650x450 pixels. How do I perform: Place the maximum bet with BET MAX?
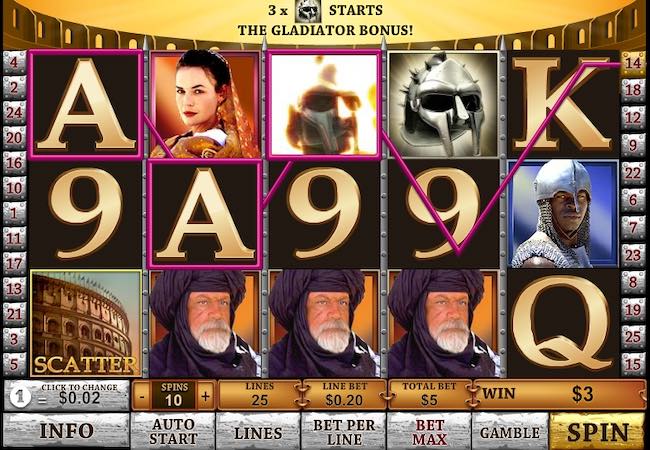point(429,432)
